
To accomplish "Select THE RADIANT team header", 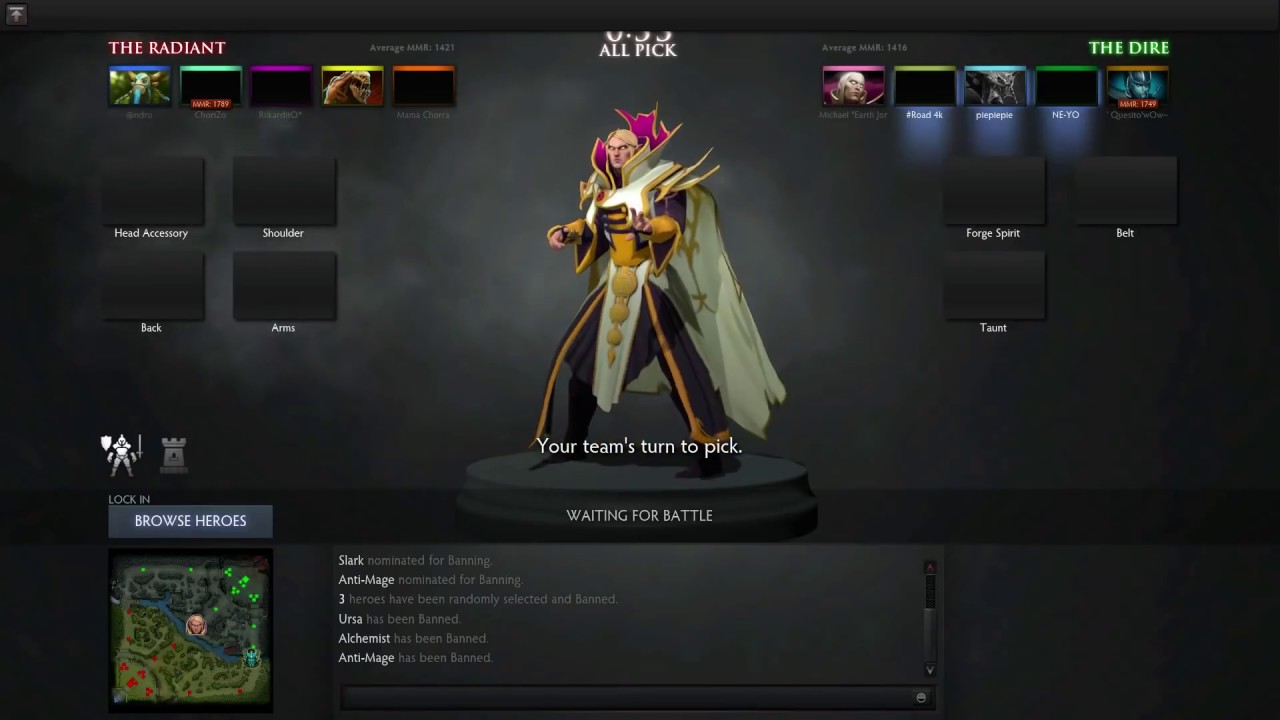I will (166, 47).
